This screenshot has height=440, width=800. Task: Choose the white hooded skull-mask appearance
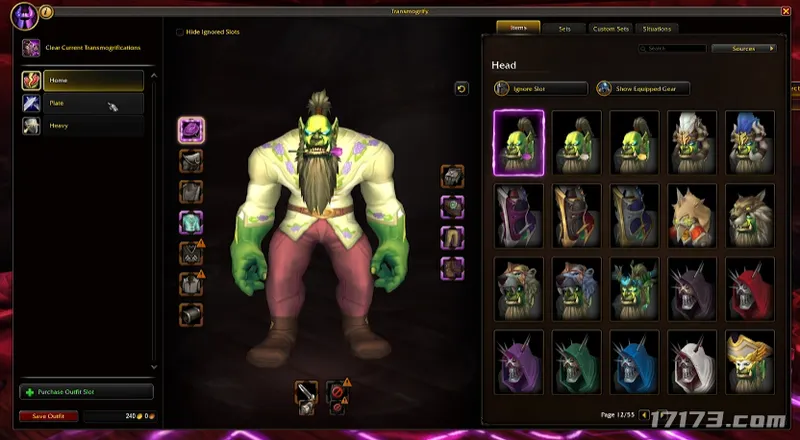click(x=692, y=362)
